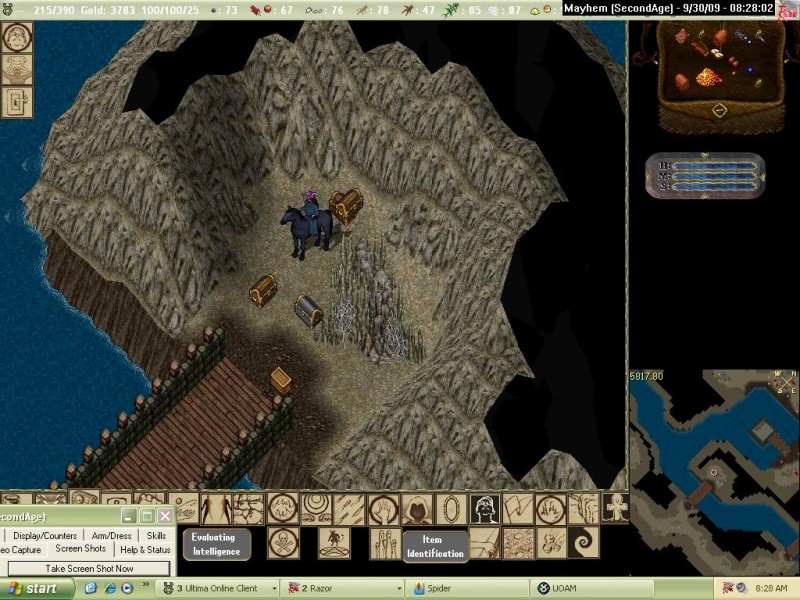
Task: Use the Item Identification skill button
Action: pyautogui.click(x=435, y=546)
